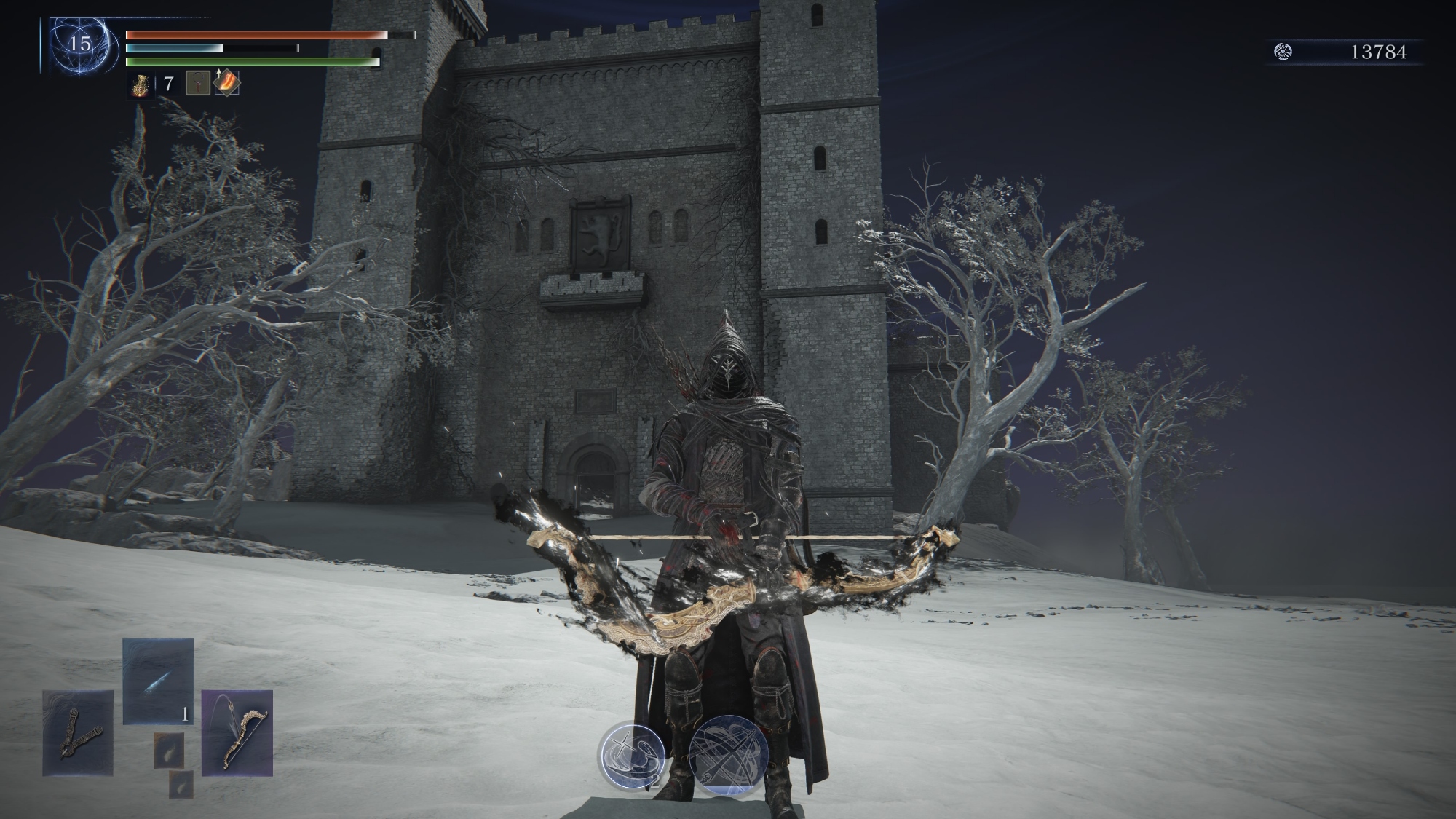1456x819 pixels.
Task: Inspect the flame buff icon
Action: click(226, 83)
